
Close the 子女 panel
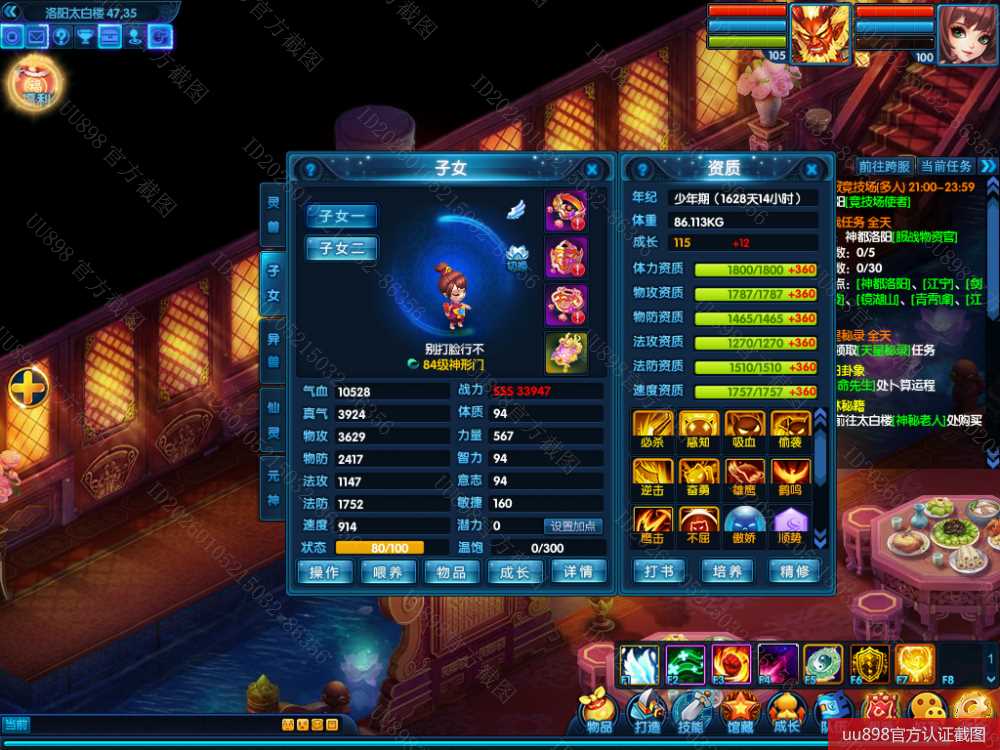pos(592,170)
